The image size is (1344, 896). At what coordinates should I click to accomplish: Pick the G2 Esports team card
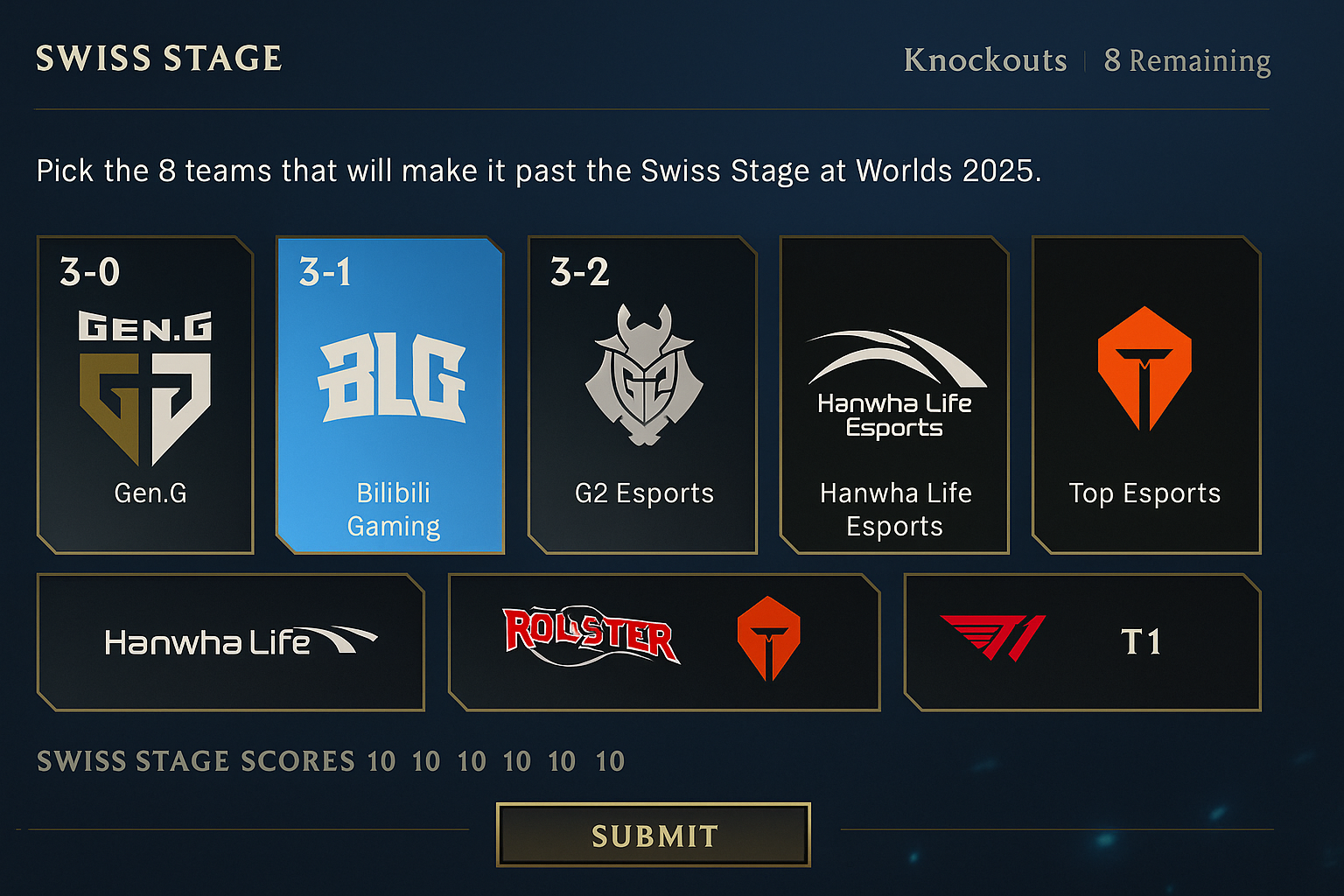coord(642,395)
